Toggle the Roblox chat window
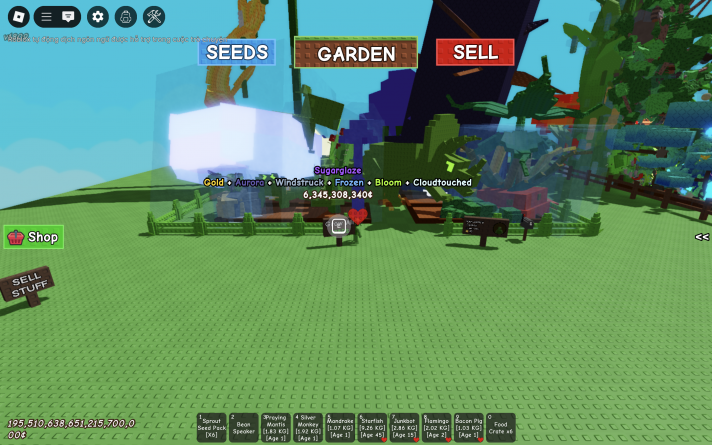 tap(68, 16)
